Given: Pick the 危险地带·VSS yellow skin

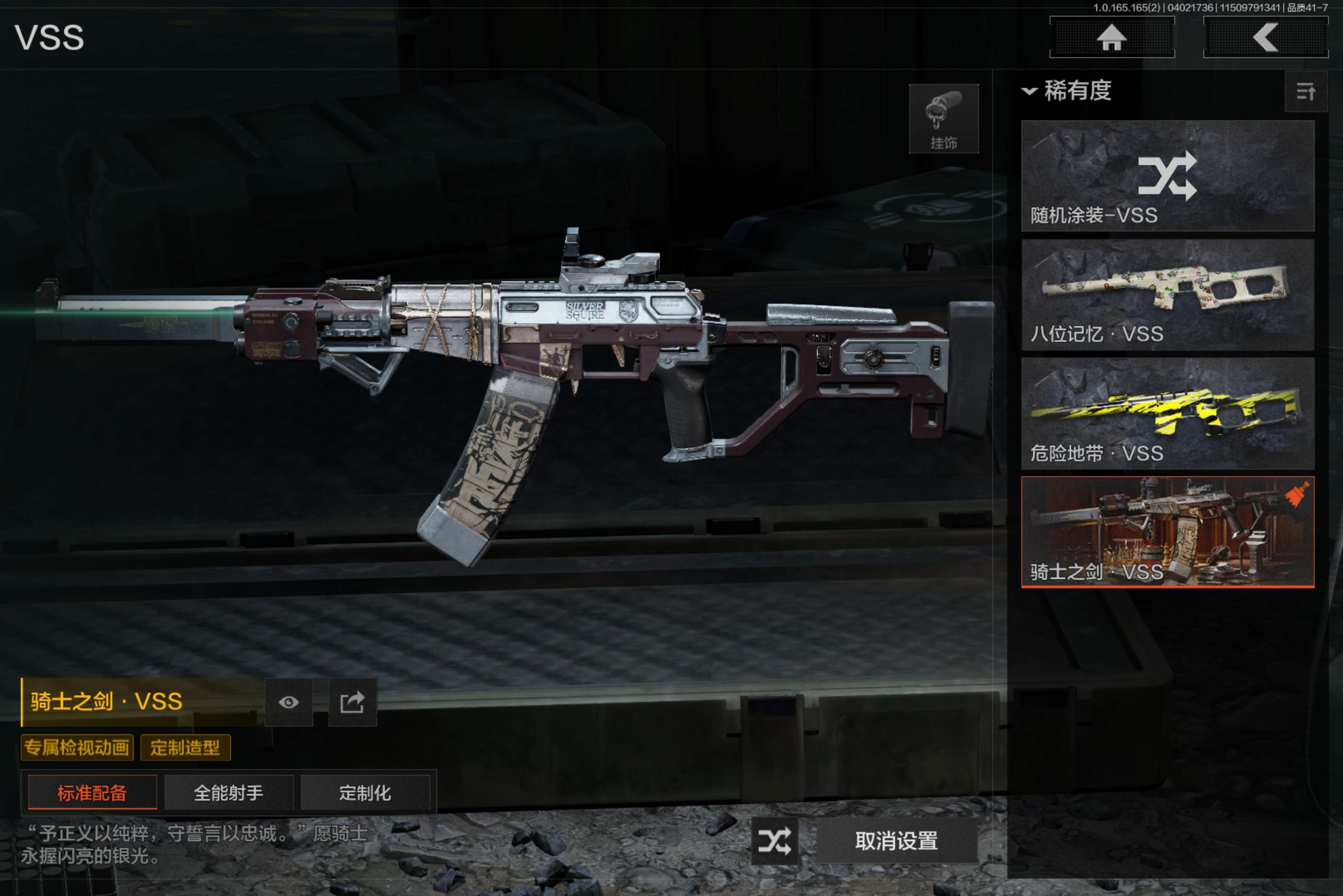Looking at the screenshot, I should 1167,414.
